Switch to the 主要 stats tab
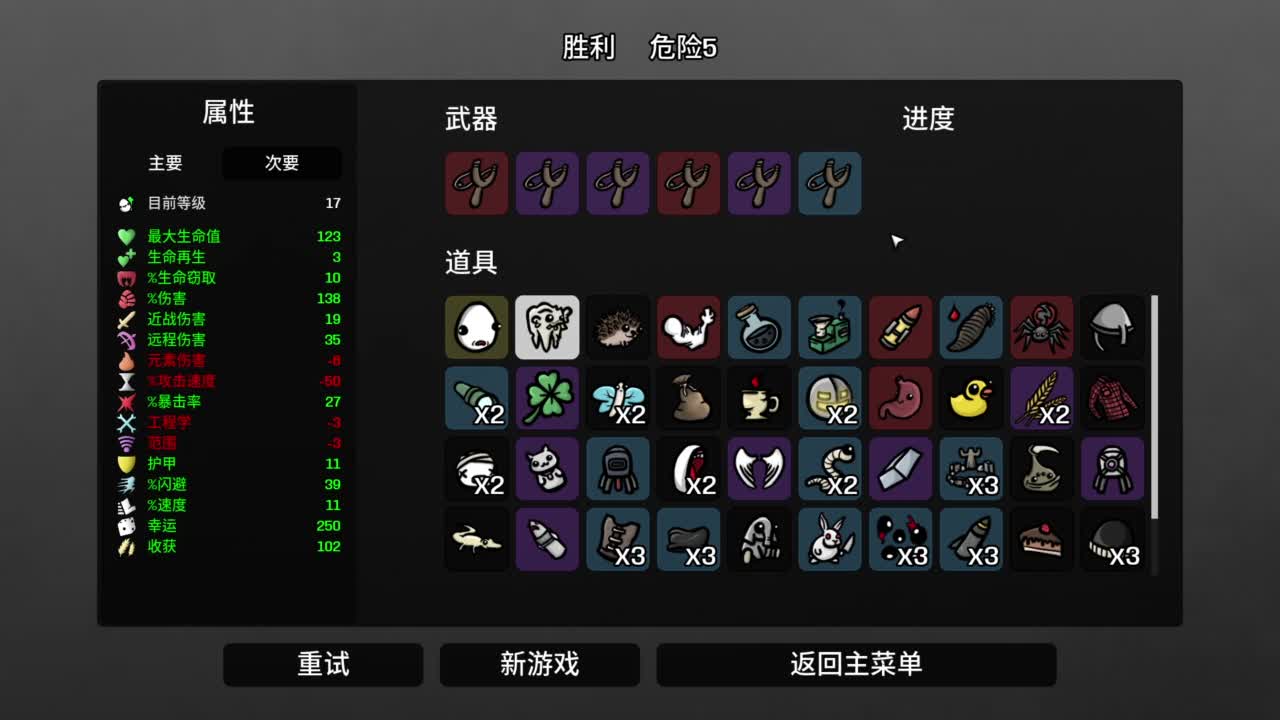1280x720 pixels. (x=163, y=164)
